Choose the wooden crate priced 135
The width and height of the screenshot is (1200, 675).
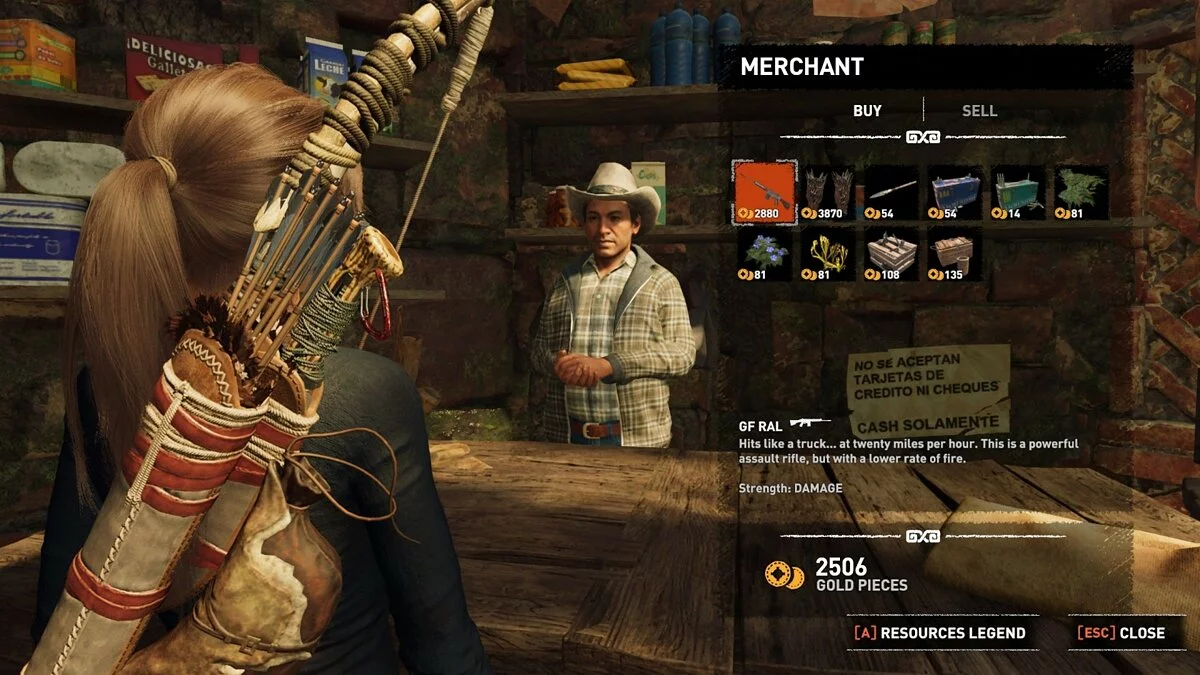tap(954, 254)
